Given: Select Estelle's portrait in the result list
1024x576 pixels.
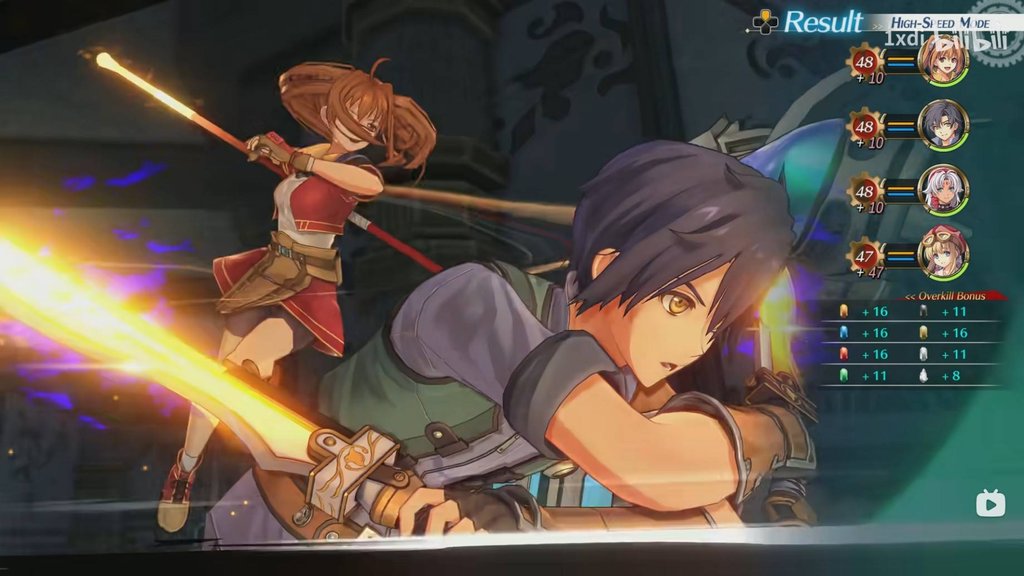Looking at the screenshot, I should 943,60.
